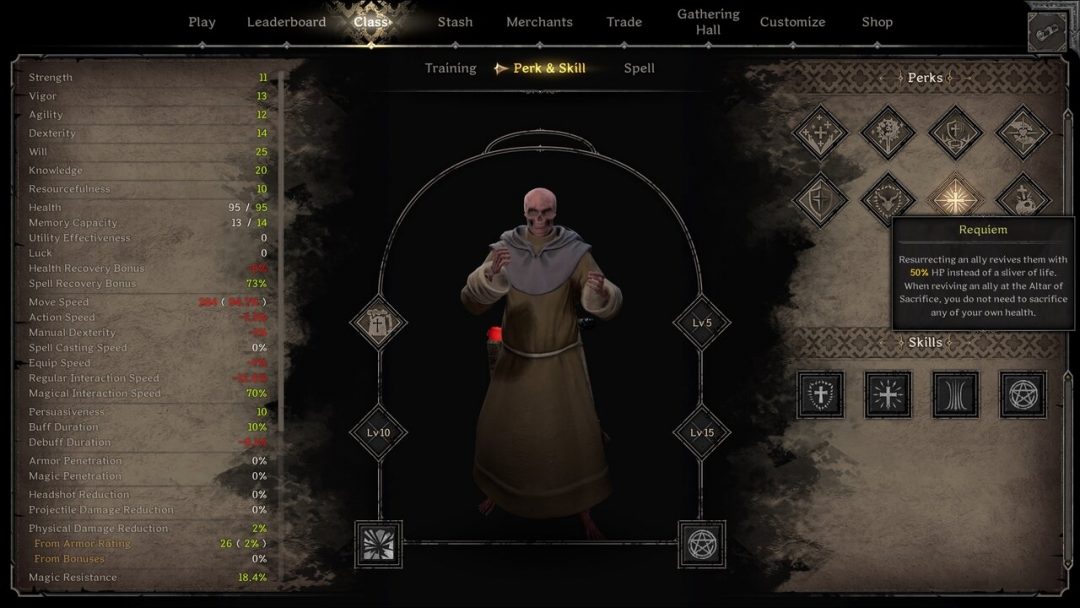Viewport: 1080px width, 608px height.
Task: Select the equipped robe-with-cross perk slot
Action: pyautogui.click(x=379, y=323)
